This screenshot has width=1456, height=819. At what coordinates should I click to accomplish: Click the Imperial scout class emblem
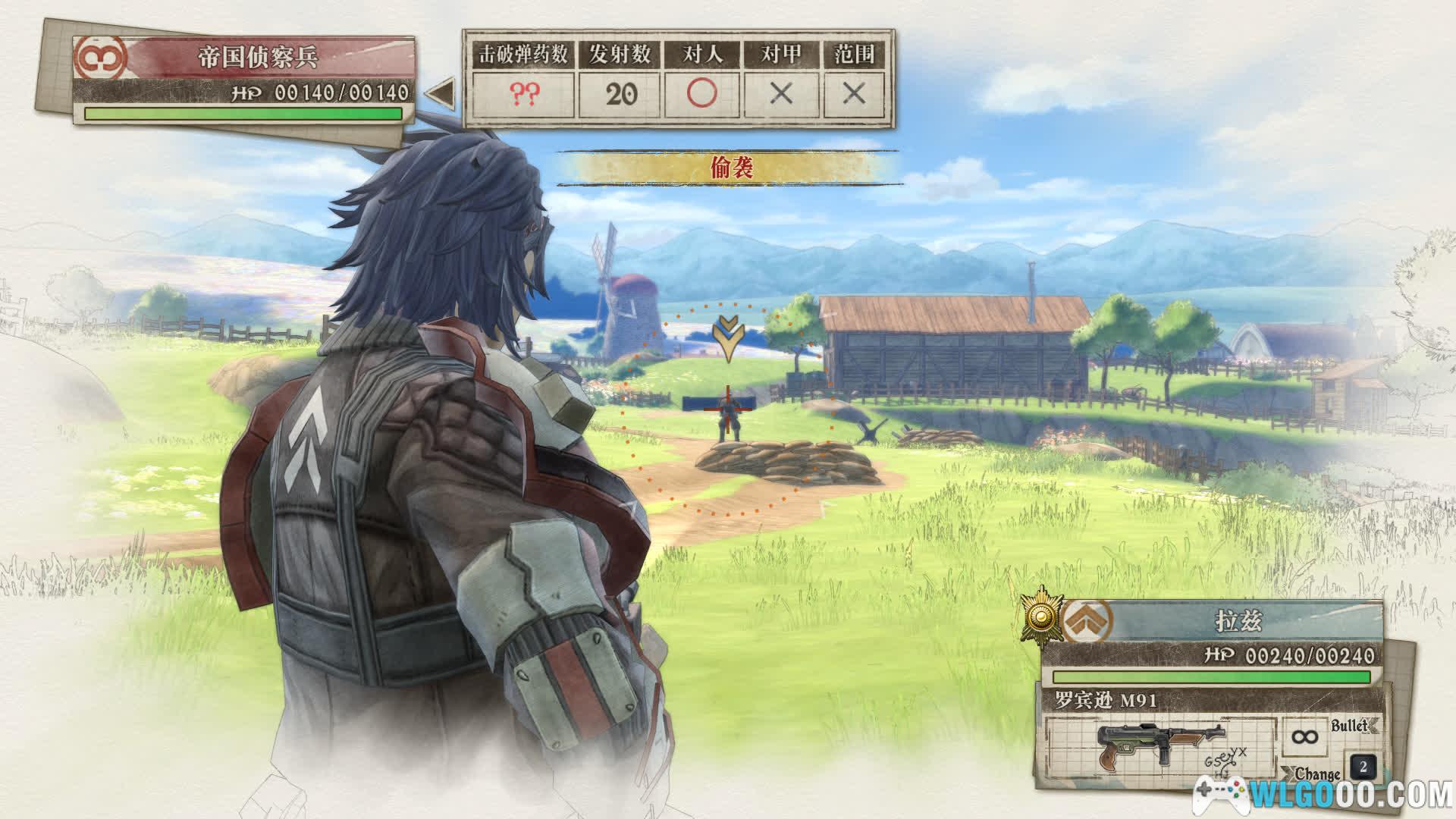(99, 57)
